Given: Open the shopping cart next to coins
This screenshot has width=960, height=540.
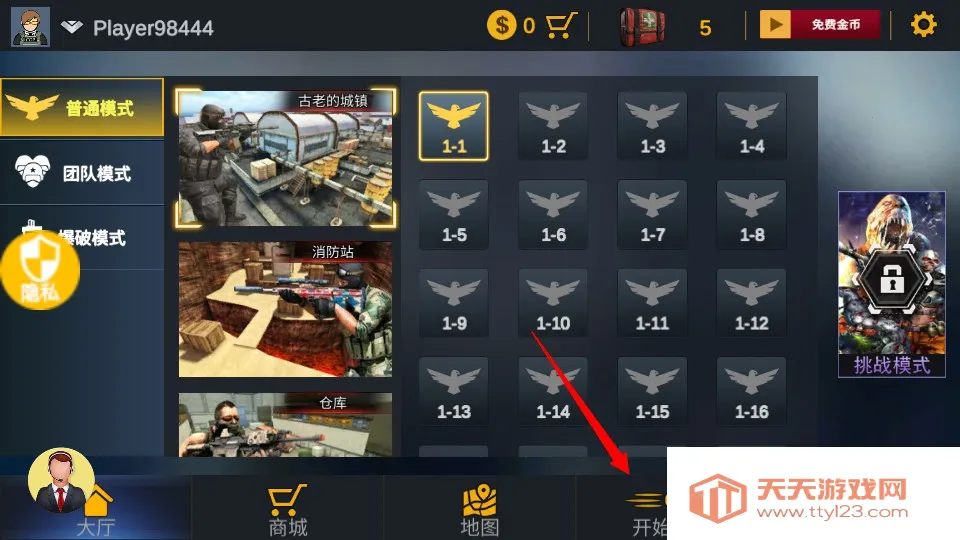Looking at the screenshot, I should (x=563, y=25).
